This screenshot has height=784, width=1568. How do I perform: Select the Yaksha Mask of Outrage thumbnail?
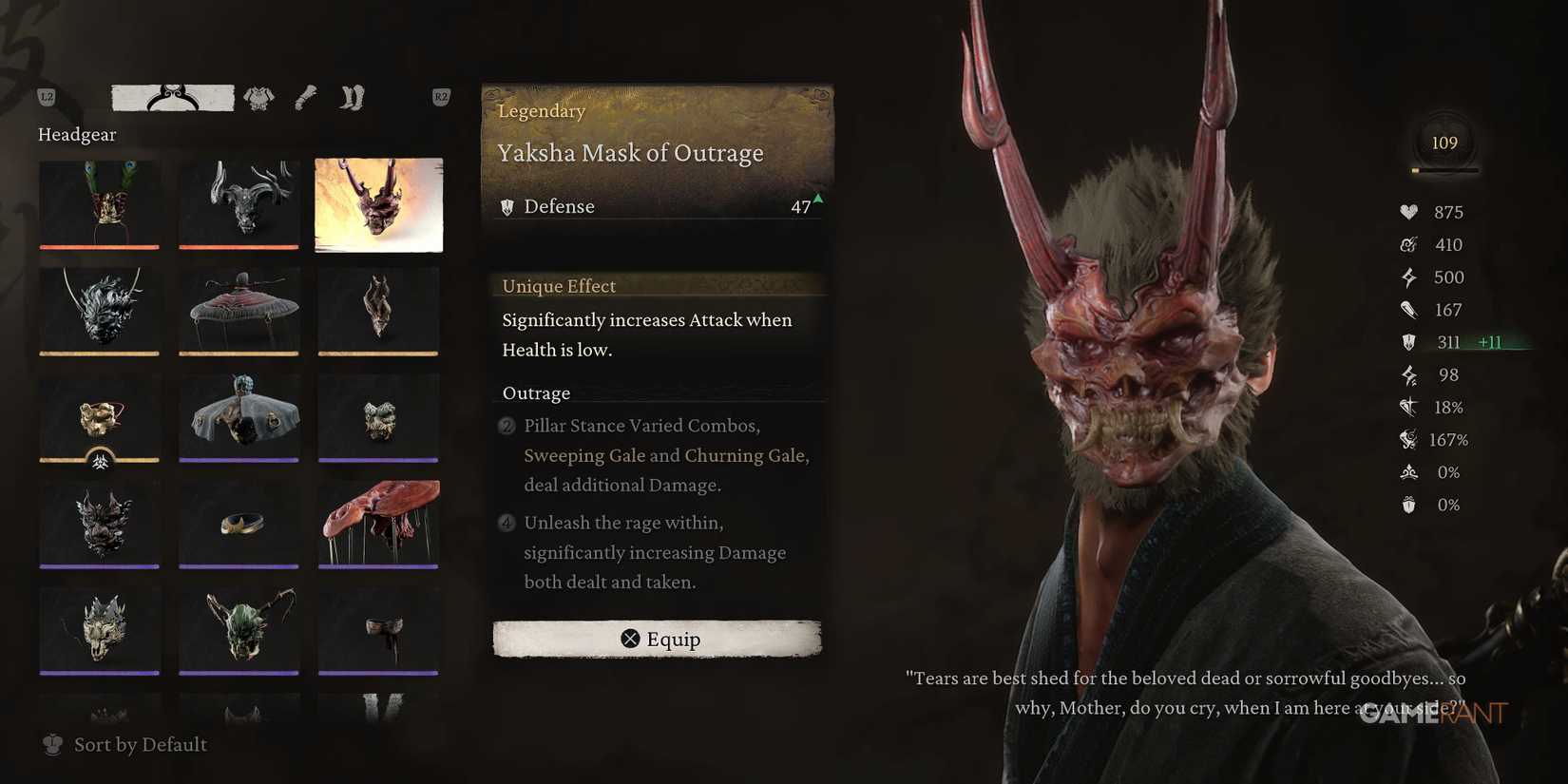378,204
